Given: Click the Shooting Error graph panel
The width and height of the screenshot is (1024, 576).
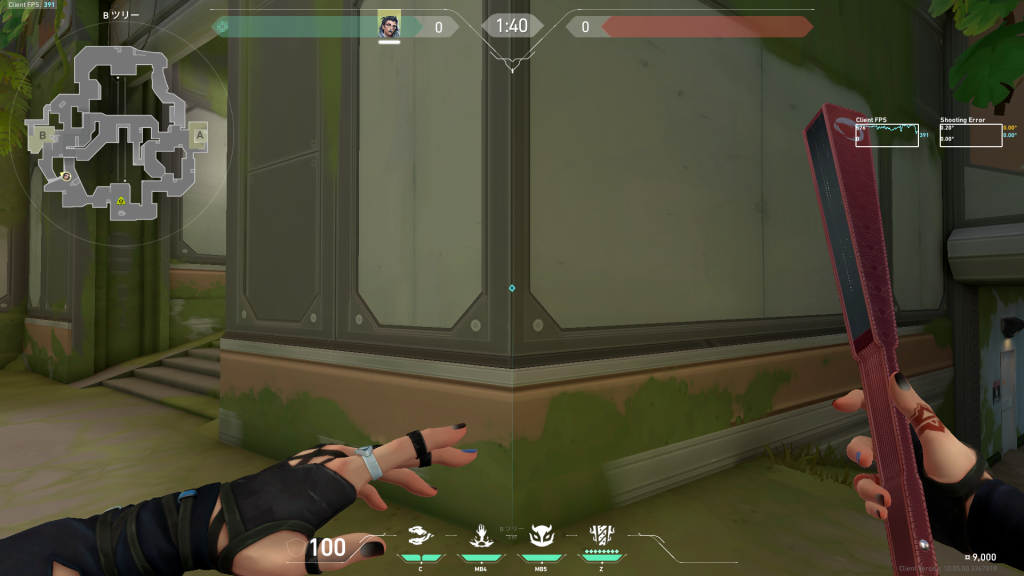Looking at the screenshot, I should (971, 135).
